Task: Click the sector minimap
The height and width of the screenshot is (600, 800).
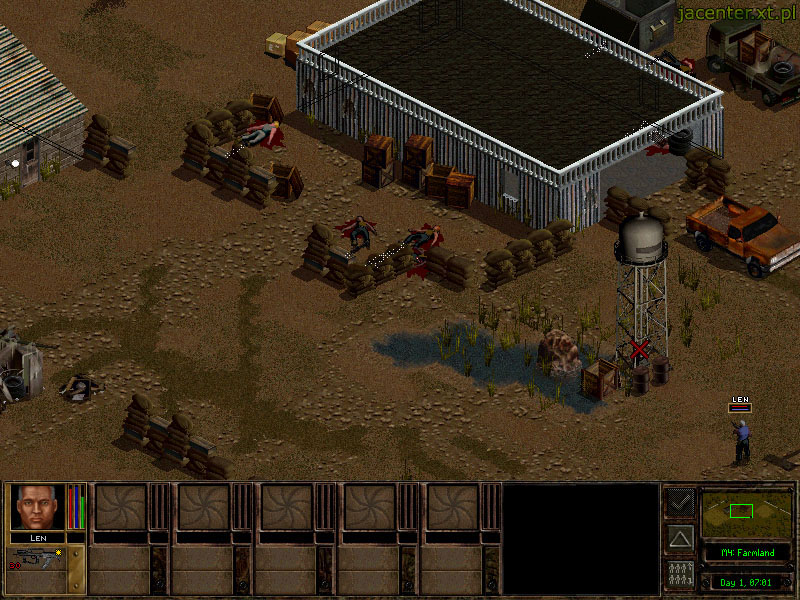Action: pos(746,514)
